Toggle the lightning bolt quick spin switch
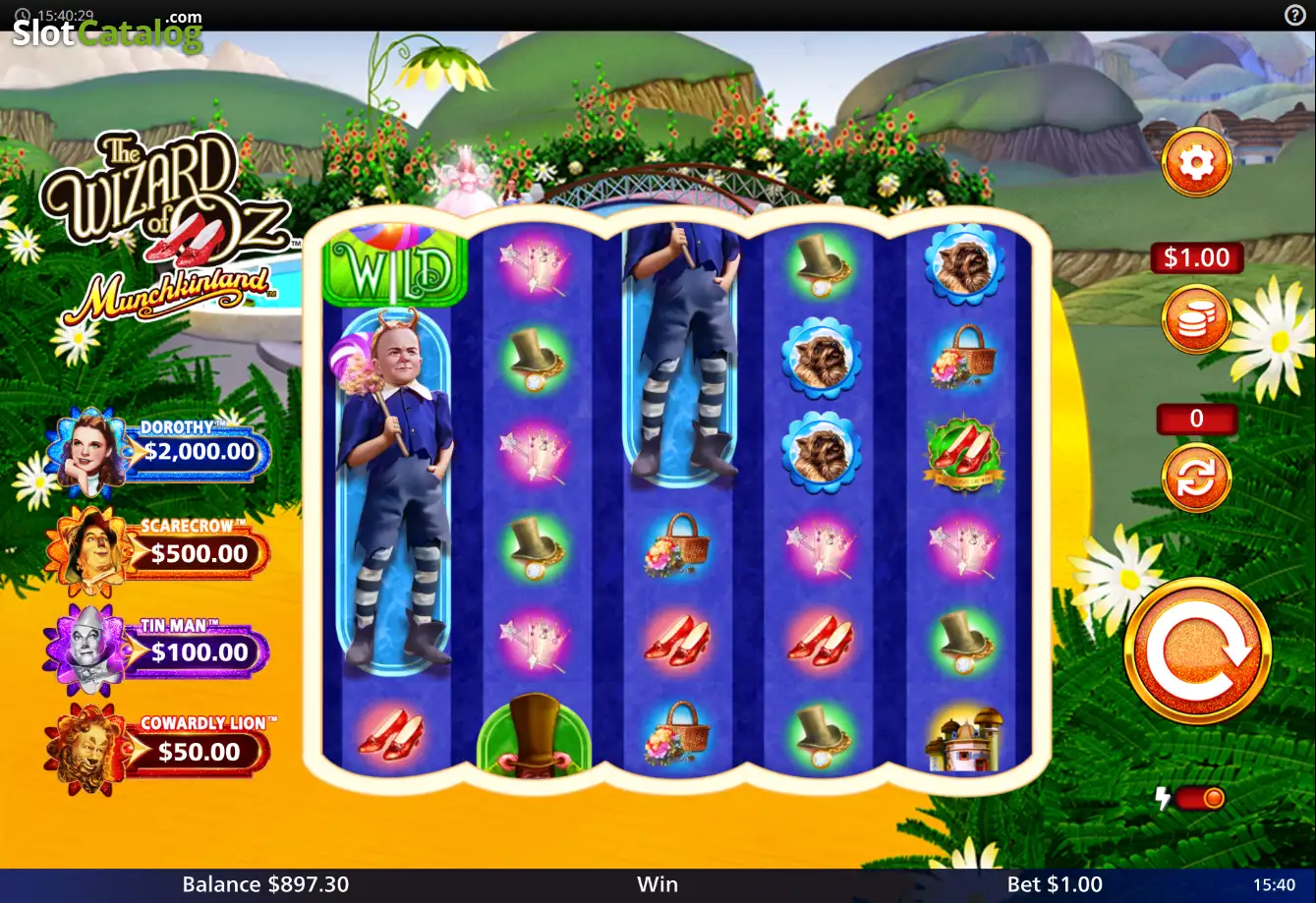This screenshot has width=1316, height=903. click(1199, 798)
